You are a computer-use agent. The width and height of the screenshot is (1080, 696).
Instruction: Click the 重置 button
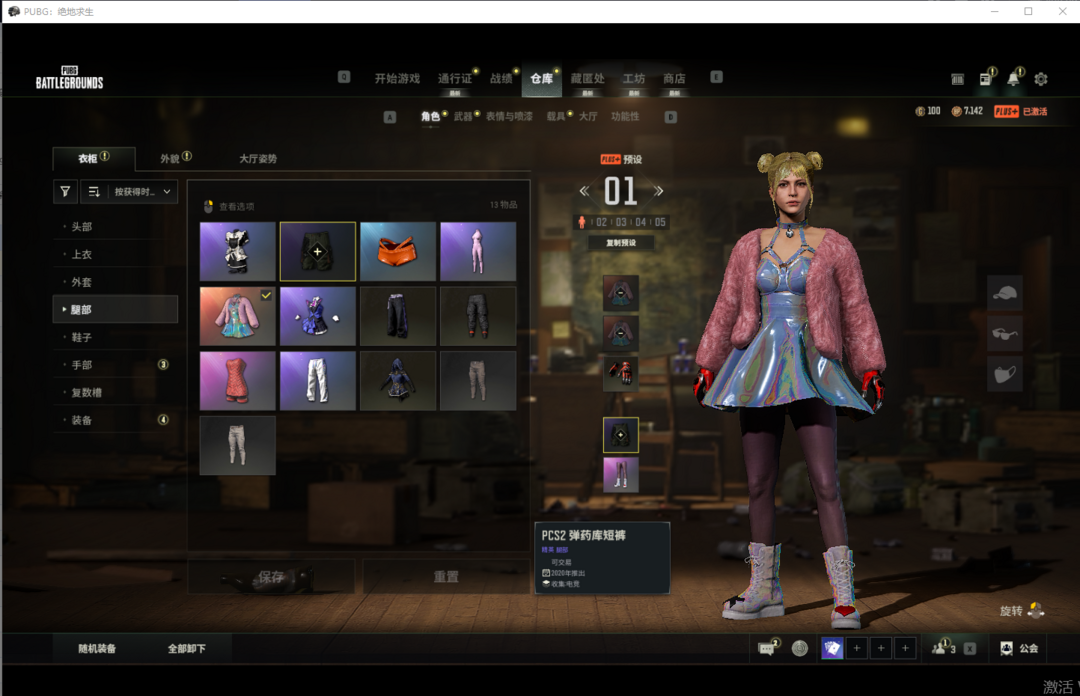coord(446,577)
